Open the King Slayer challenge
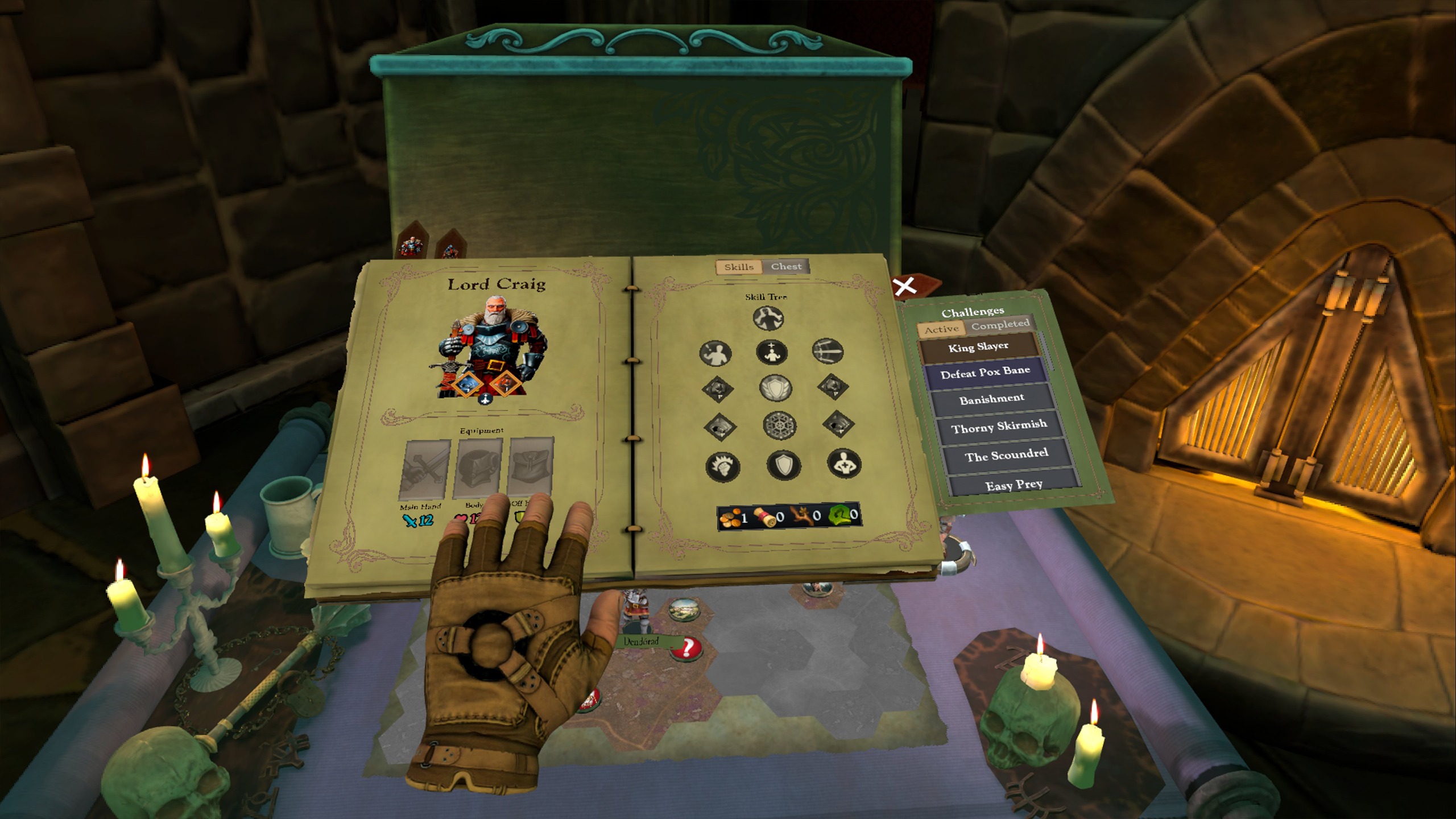Image resolution: width=1456 pixels, height=819 pixels. tap(978, 347)
